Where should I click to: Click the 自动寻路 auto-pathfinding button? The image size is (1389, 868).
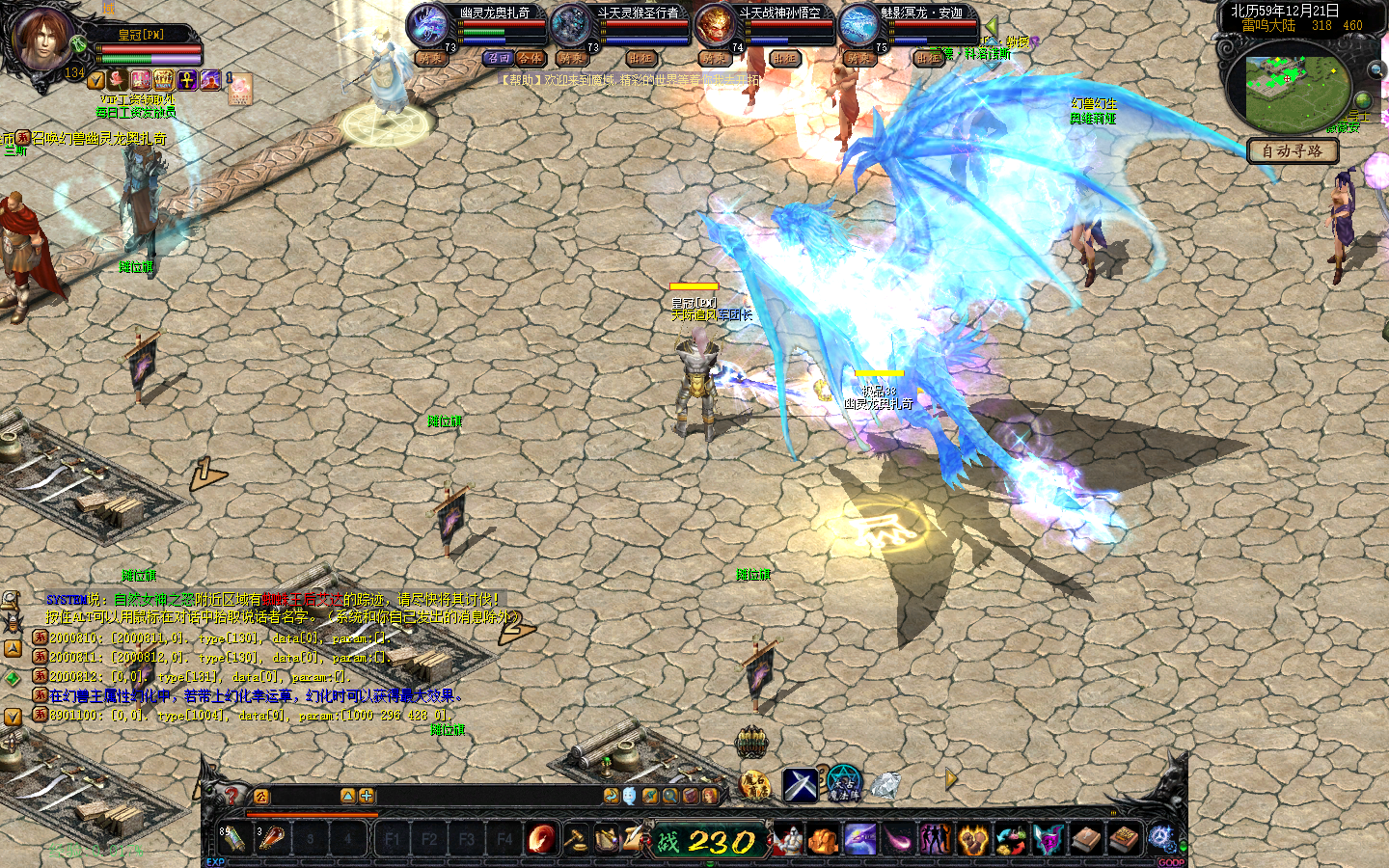pos(1292,150)
